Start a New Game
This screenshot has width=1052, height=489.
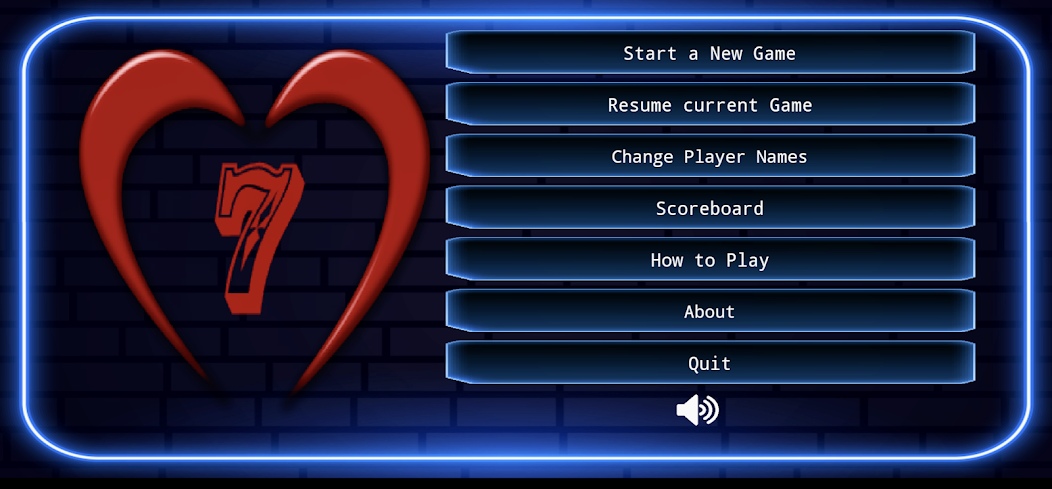pyautogui.click(x=709, y=53)
